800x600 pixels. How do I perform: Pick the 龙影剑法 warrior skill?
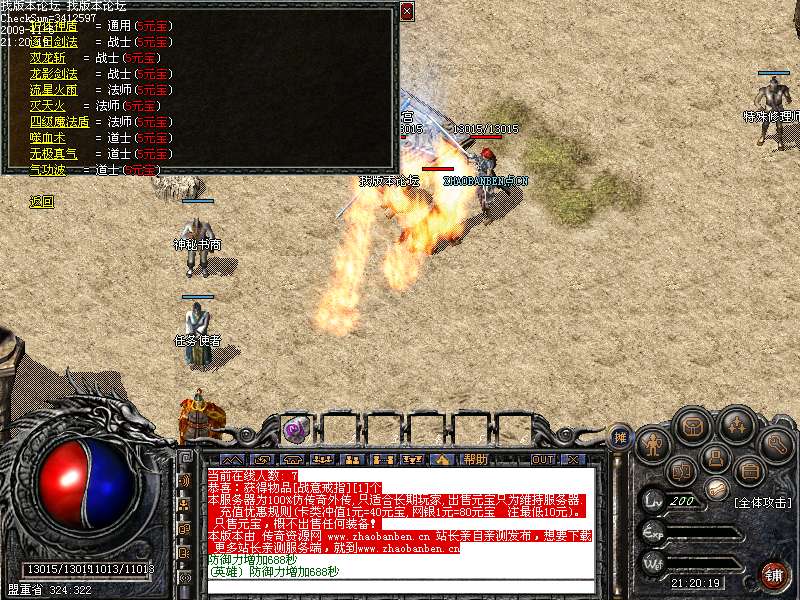coord(54,74)
